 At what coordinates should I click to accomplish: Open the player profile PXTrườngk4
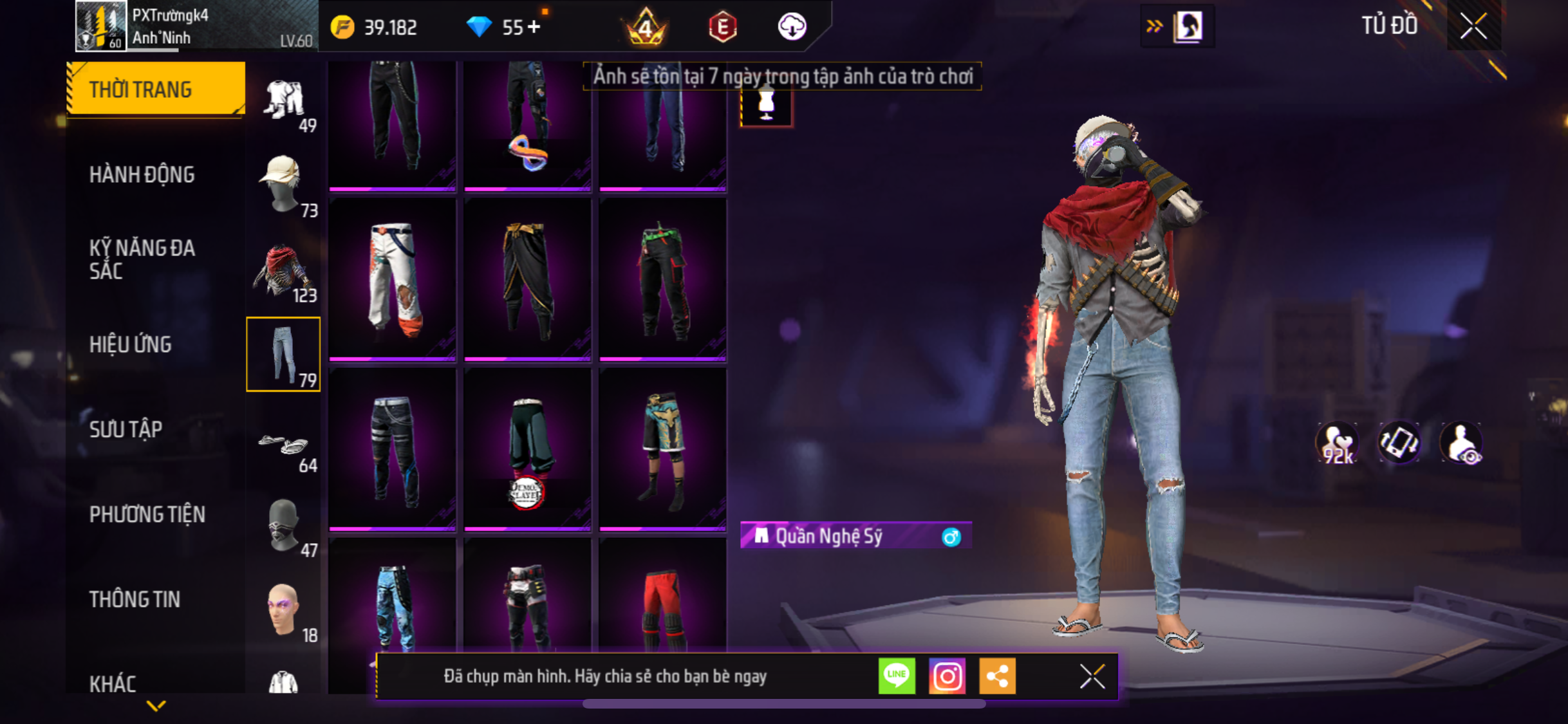click(x=193, y=26)
